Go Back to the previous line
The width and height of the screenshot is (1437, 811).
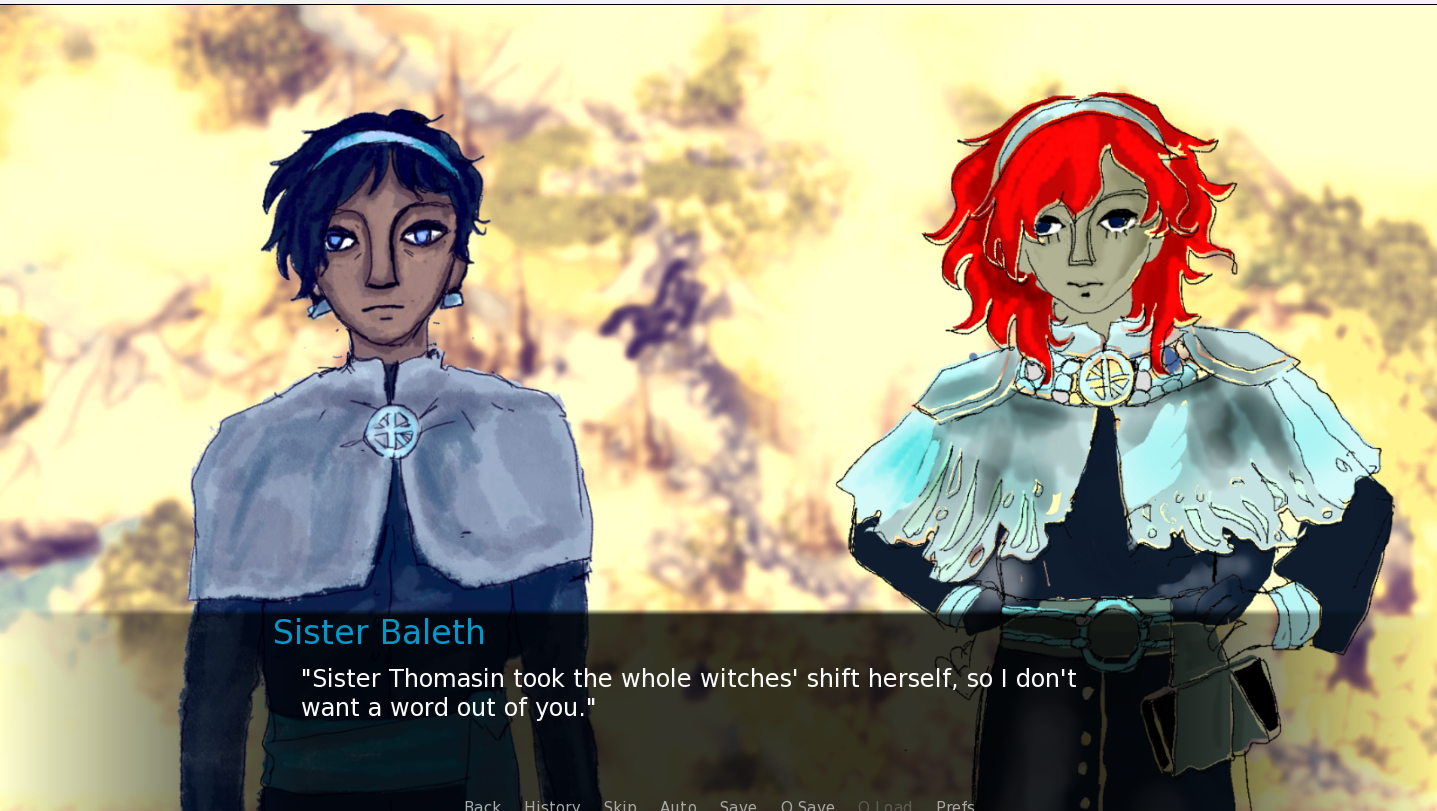pyautogui.click(x=482, y=805)
